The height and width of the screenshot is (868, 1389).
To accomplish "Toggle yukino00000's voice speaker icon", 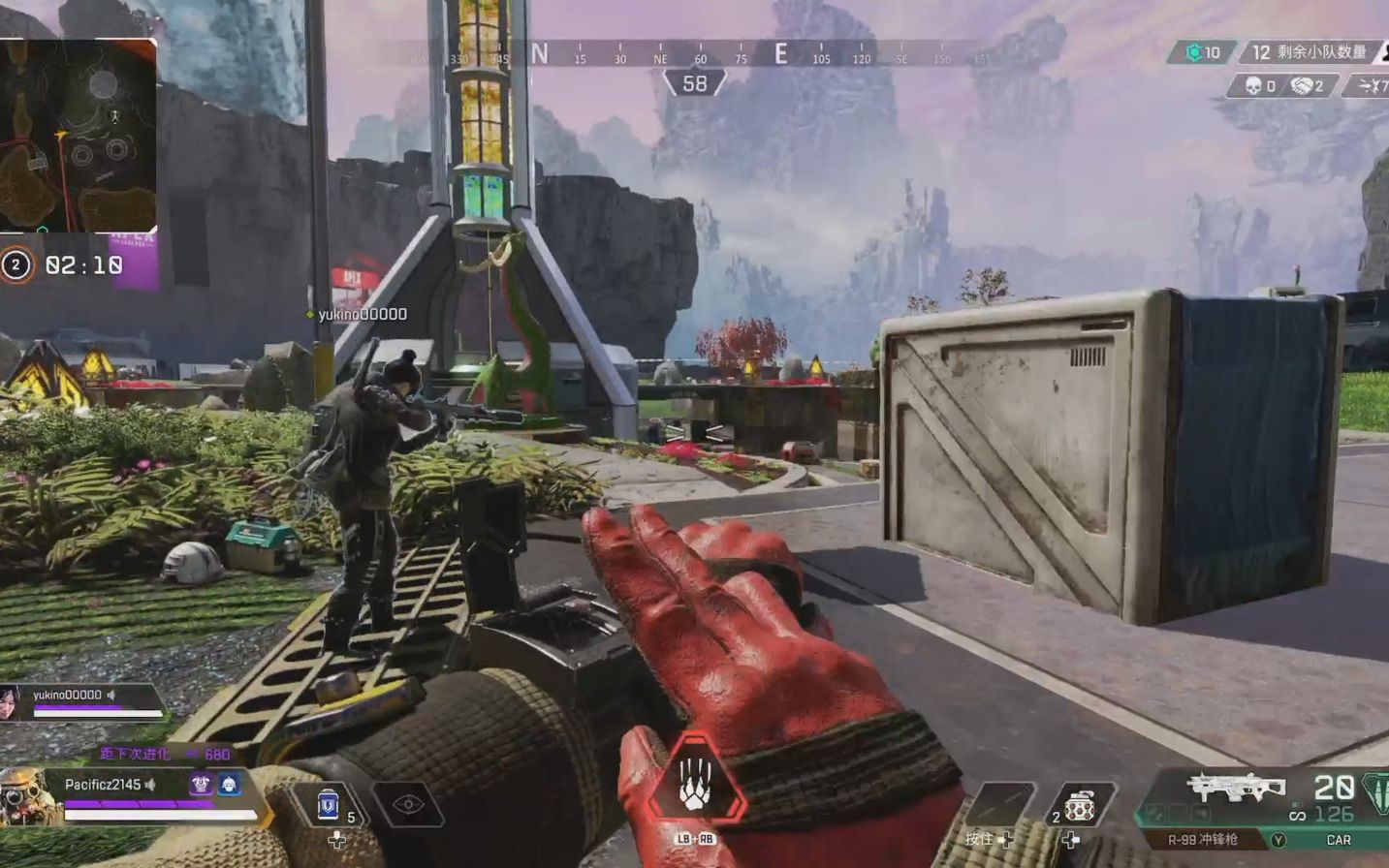I will (x=112, y=695).
